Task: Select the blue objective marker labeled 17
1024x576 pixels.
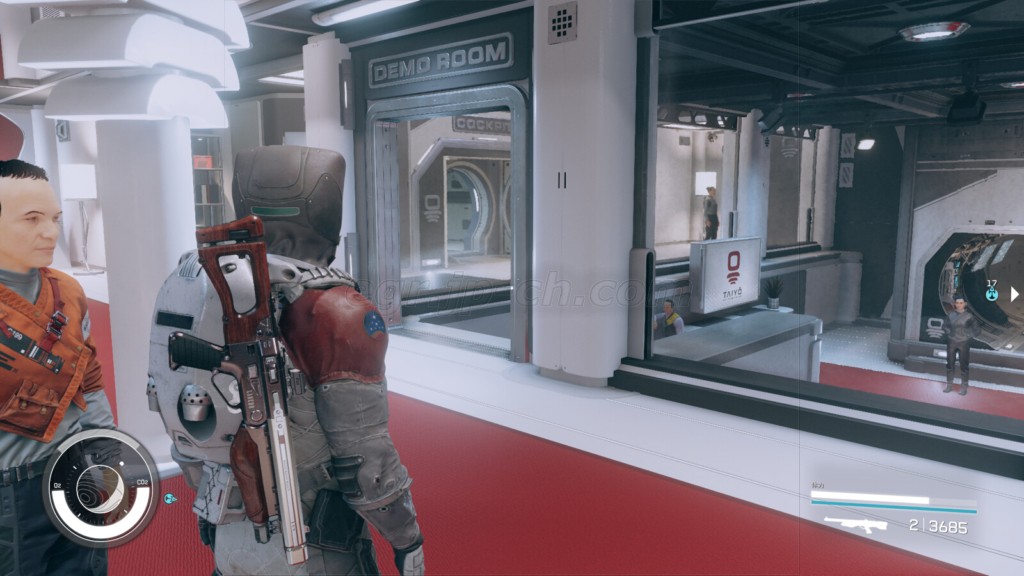Action: click(992, 295)
